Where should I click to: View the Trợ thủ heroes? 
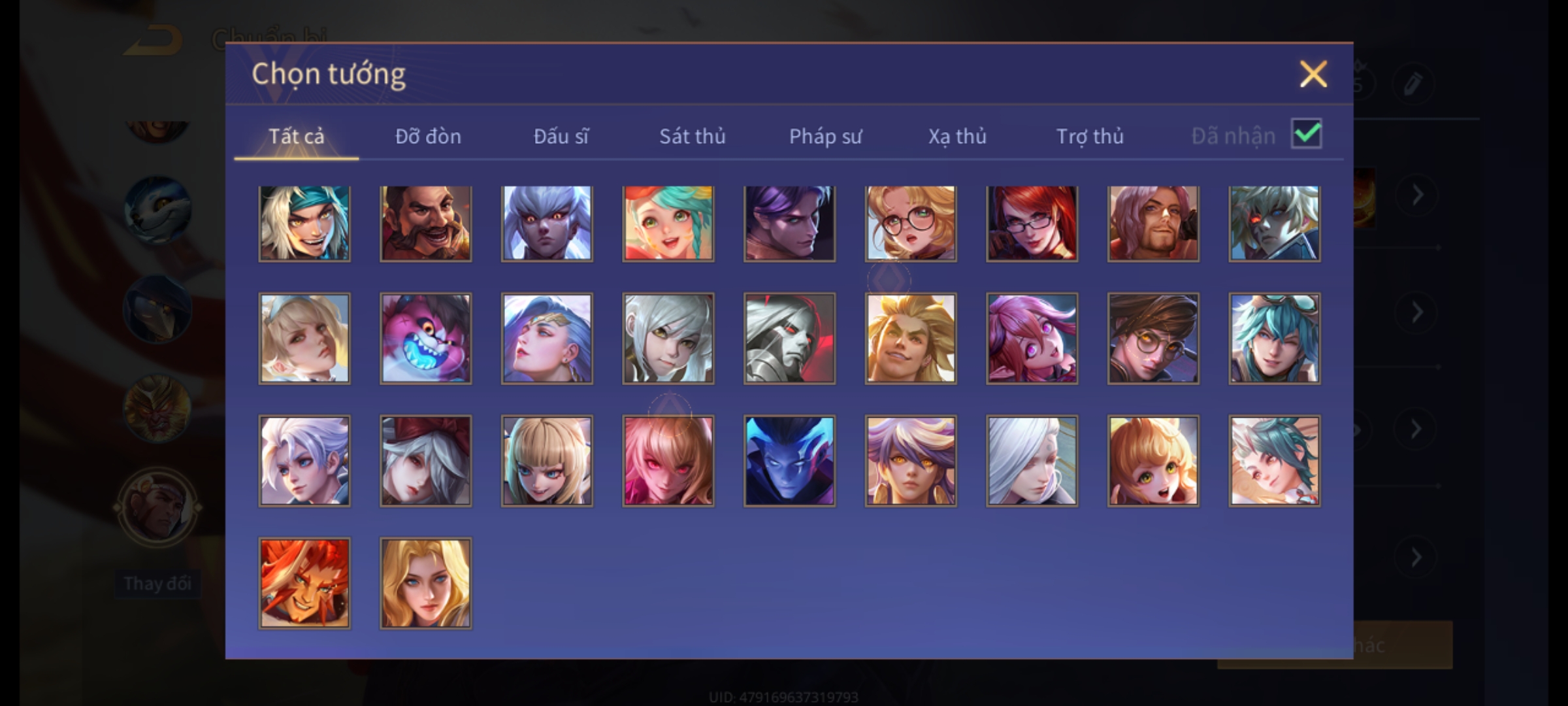(x=1090, y=136)
